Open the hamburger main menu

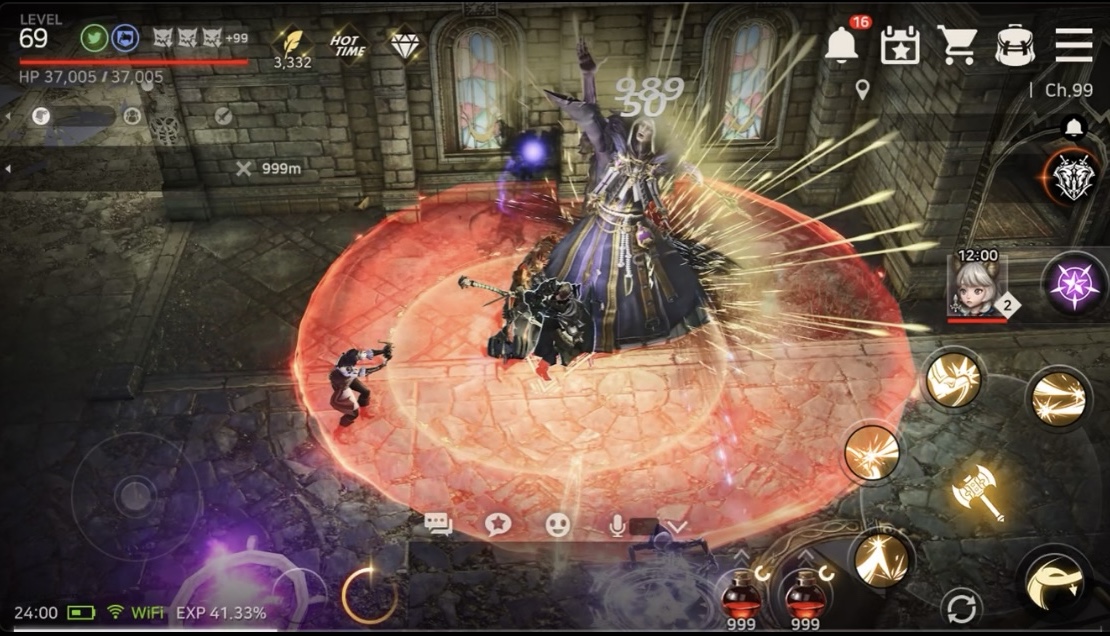pyautogui.click(x=1073, y=45)
